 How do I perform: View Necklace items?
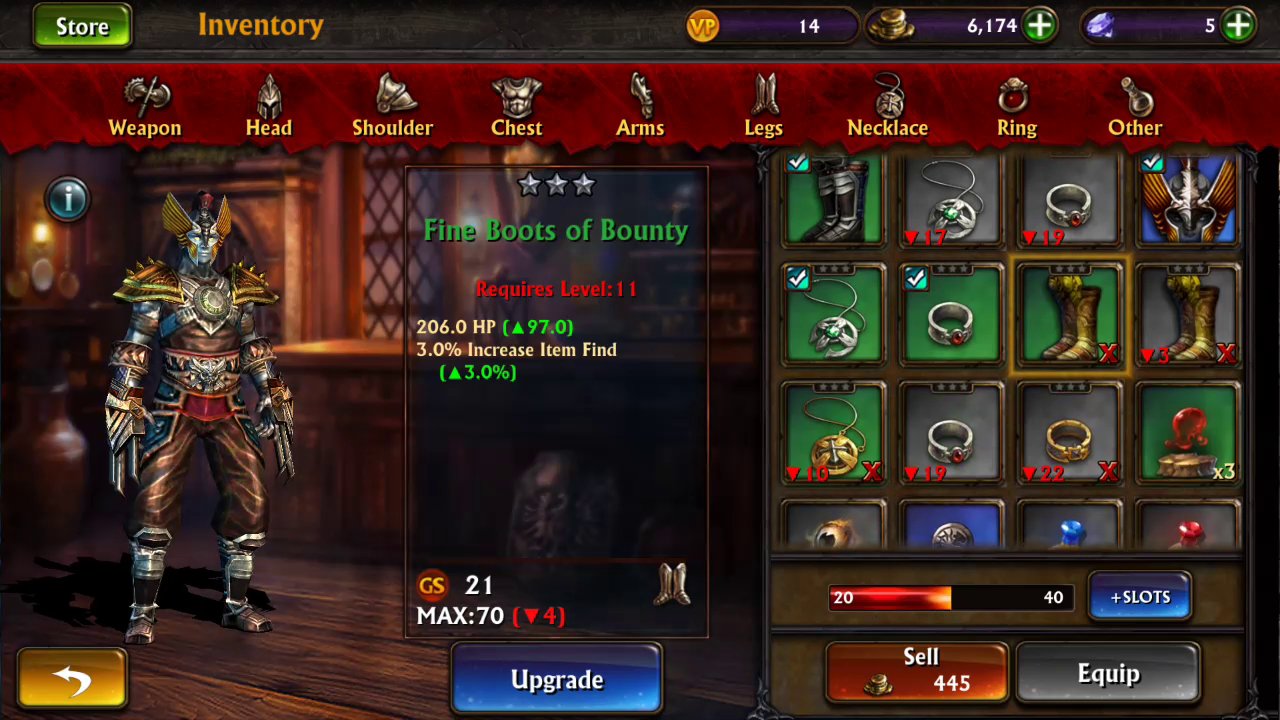(x=888, y=107)
